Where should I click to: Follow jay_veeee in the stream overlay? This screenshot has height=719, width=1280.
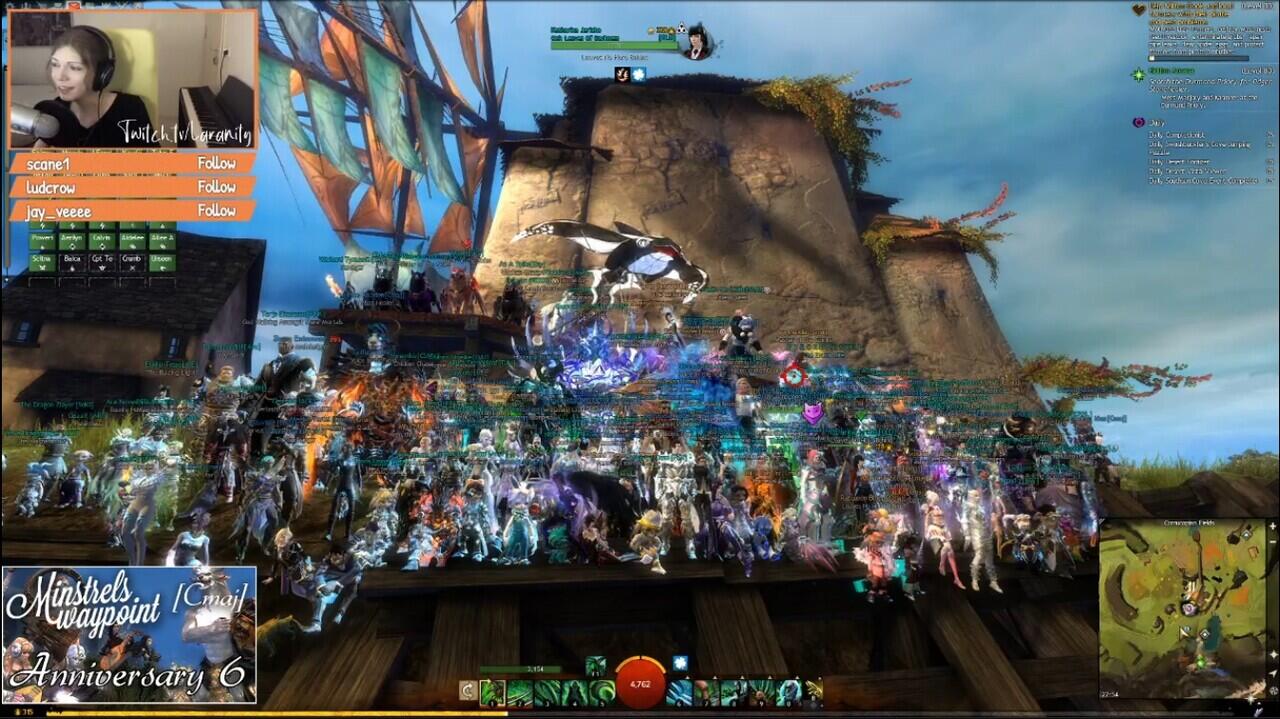216,211
